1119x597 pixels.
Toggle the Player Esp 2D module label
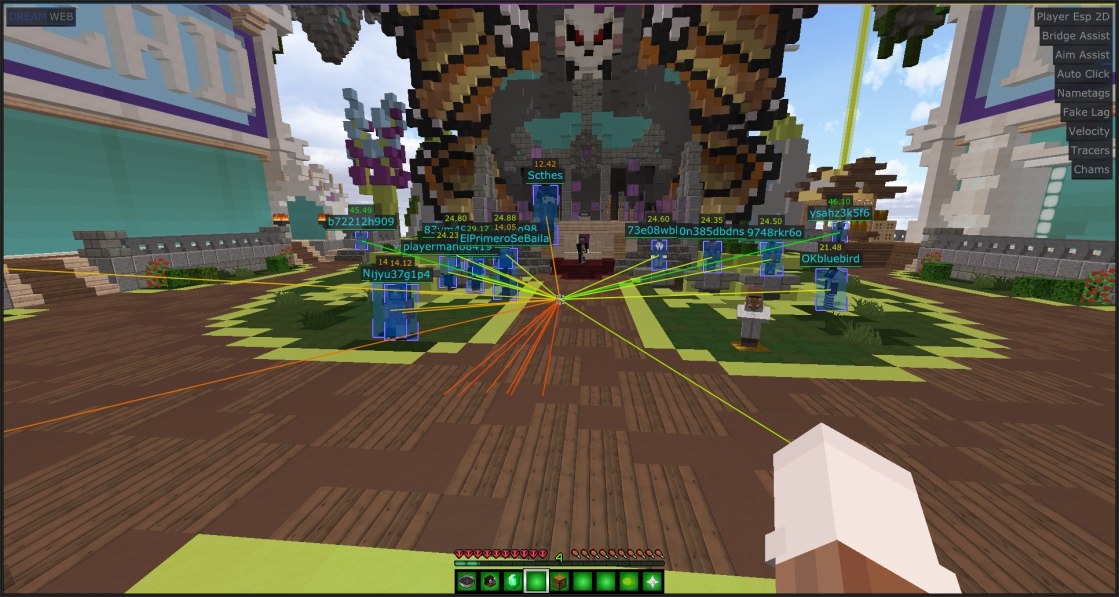(x=1073, y=16)
